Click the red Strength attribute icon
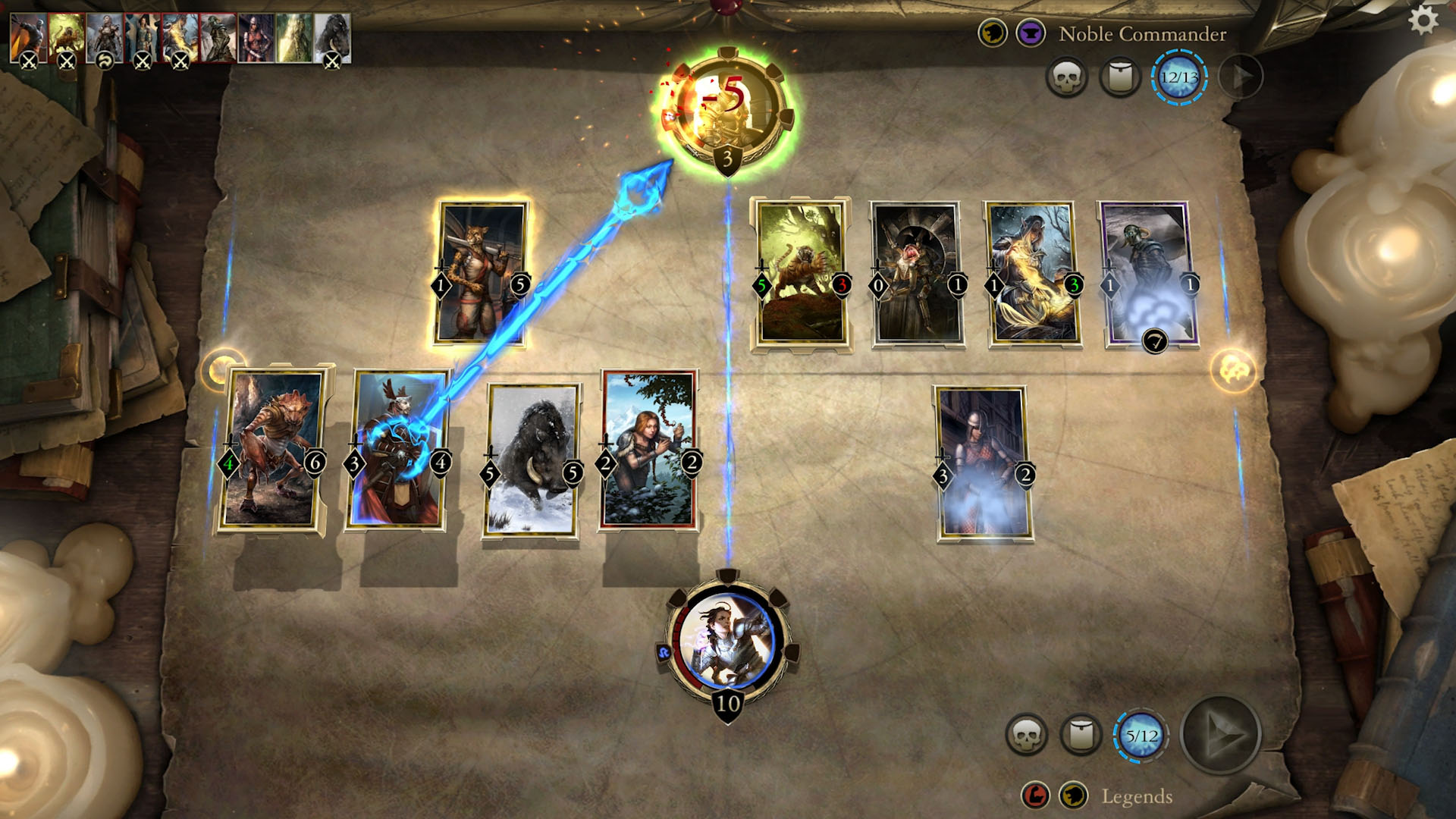 click(1037, 796)
